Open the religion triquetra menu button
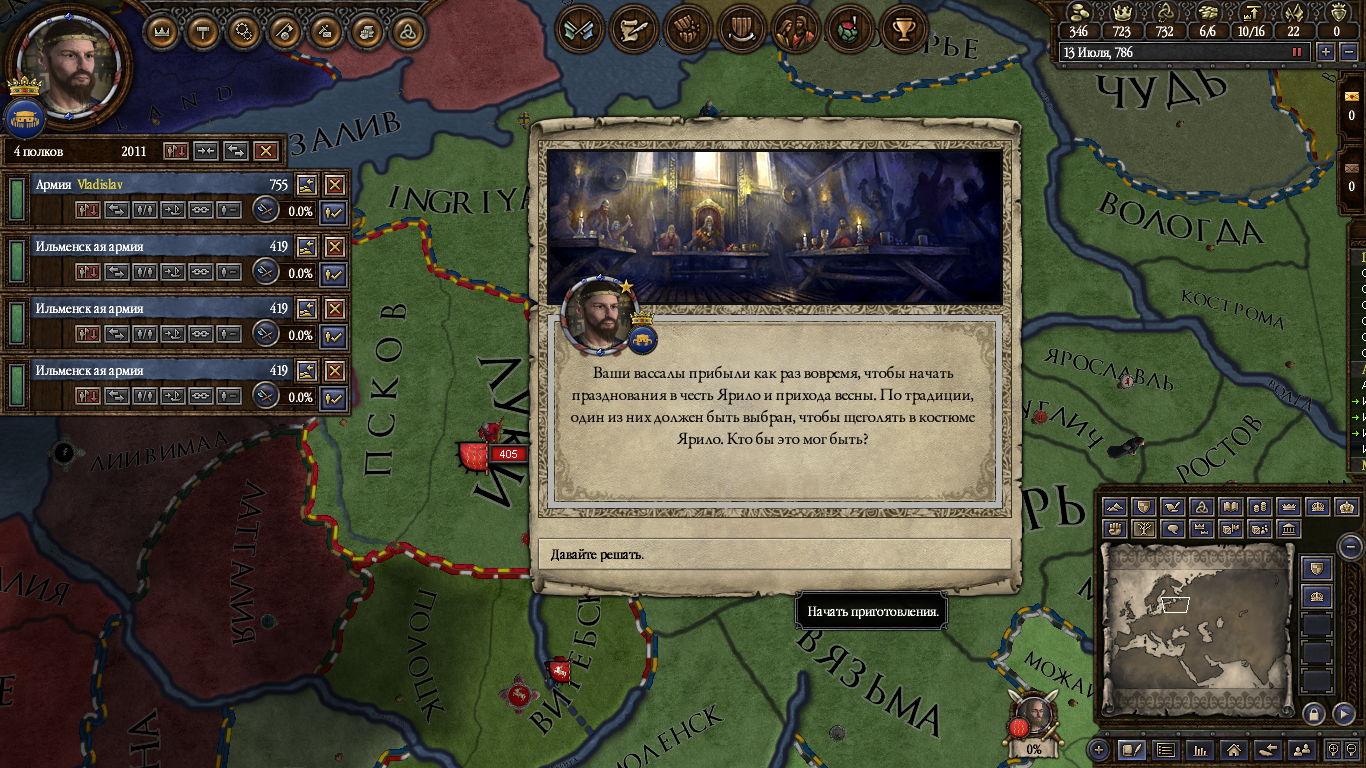The width and height of the screenshot is (1366, 768). 408,31
